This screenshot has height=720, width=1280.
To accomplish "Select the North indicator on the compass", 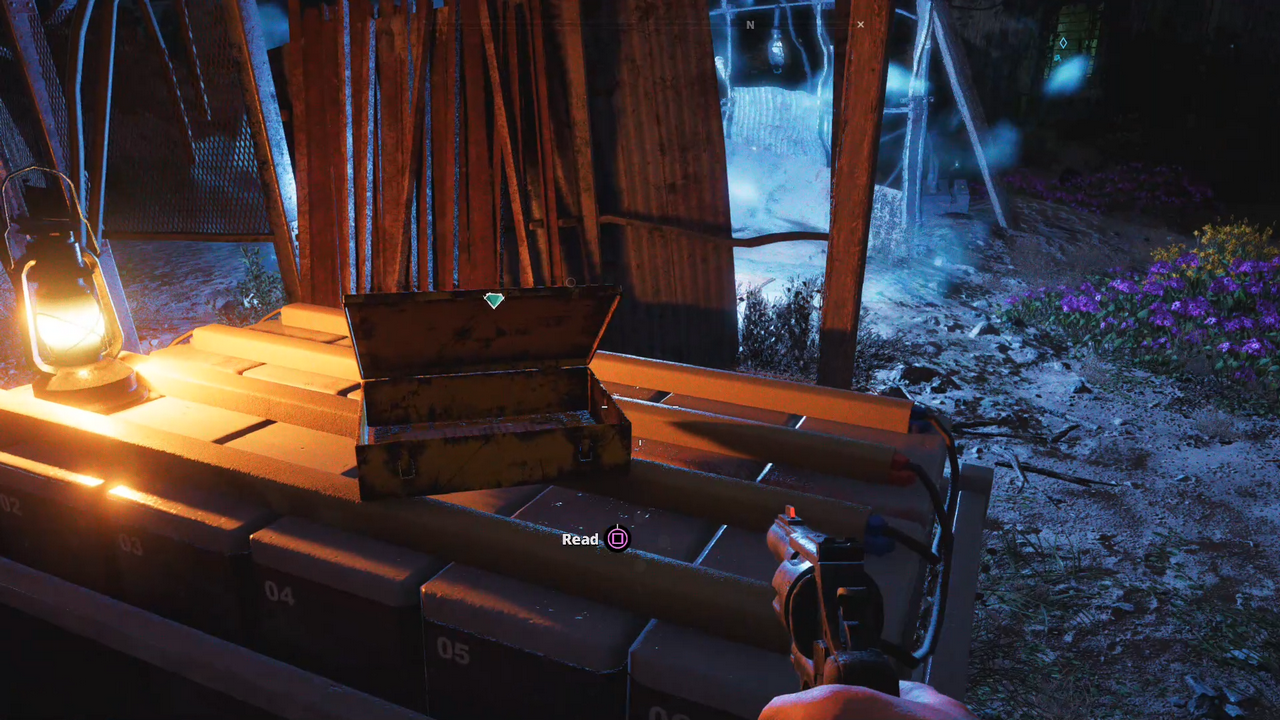I will coord(750,25).
